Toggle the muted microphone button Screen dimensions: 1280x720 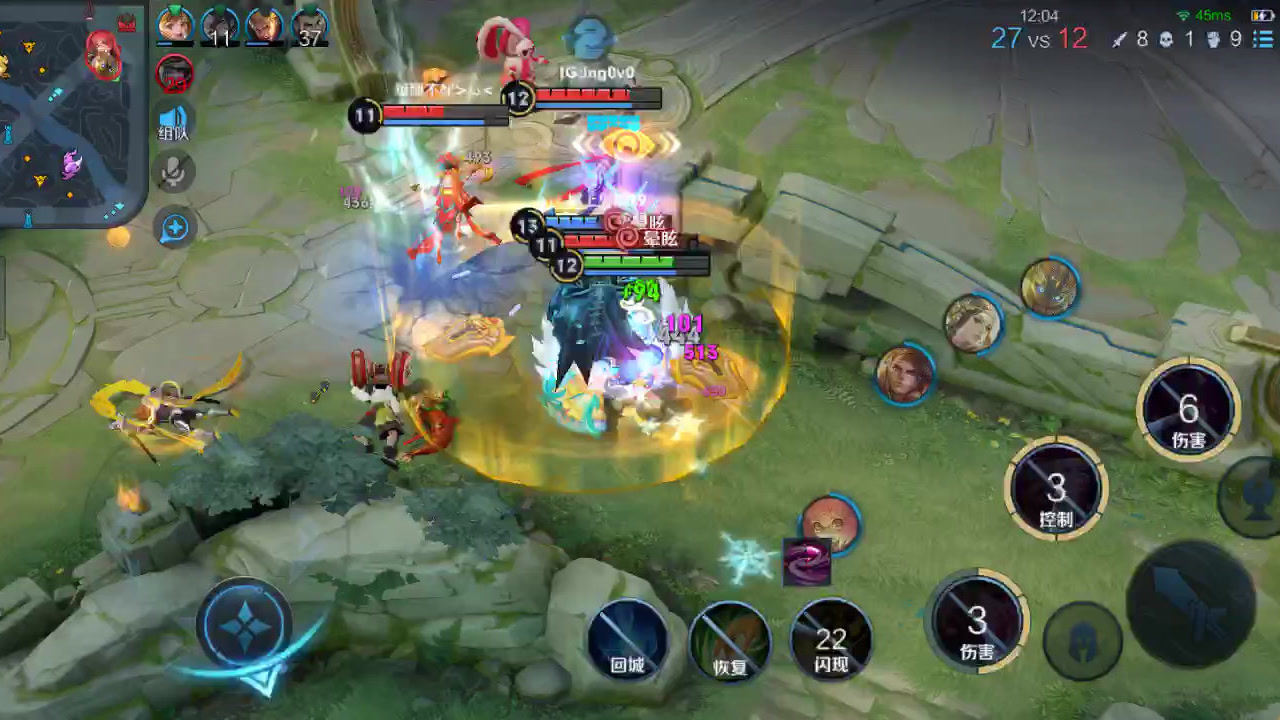pyautogui.click(x=174, y=173)
